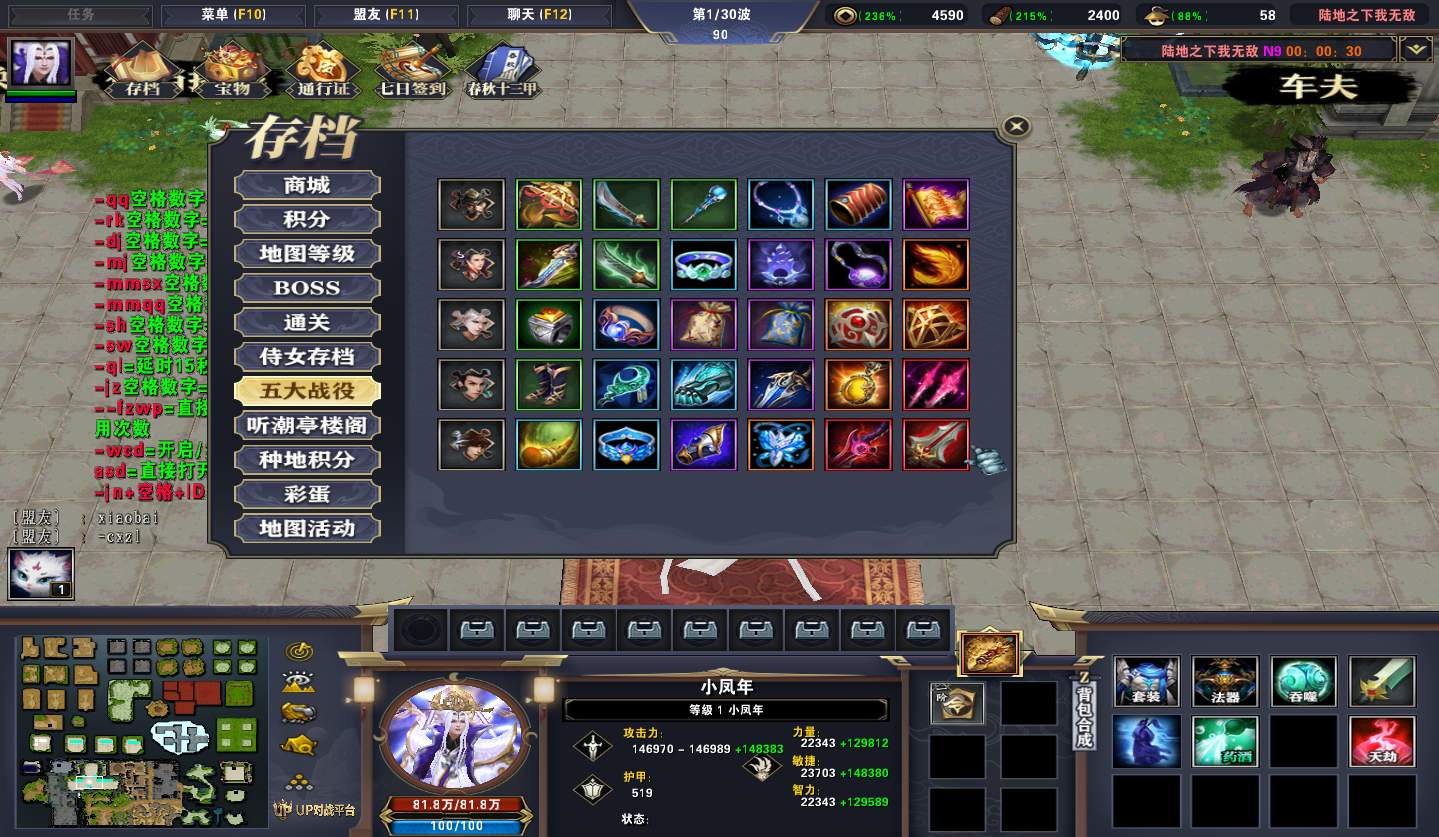This screenshot has width=1439, height=837.
Task: Activate the 天劫 skill icon
Action: (1382, 741)
